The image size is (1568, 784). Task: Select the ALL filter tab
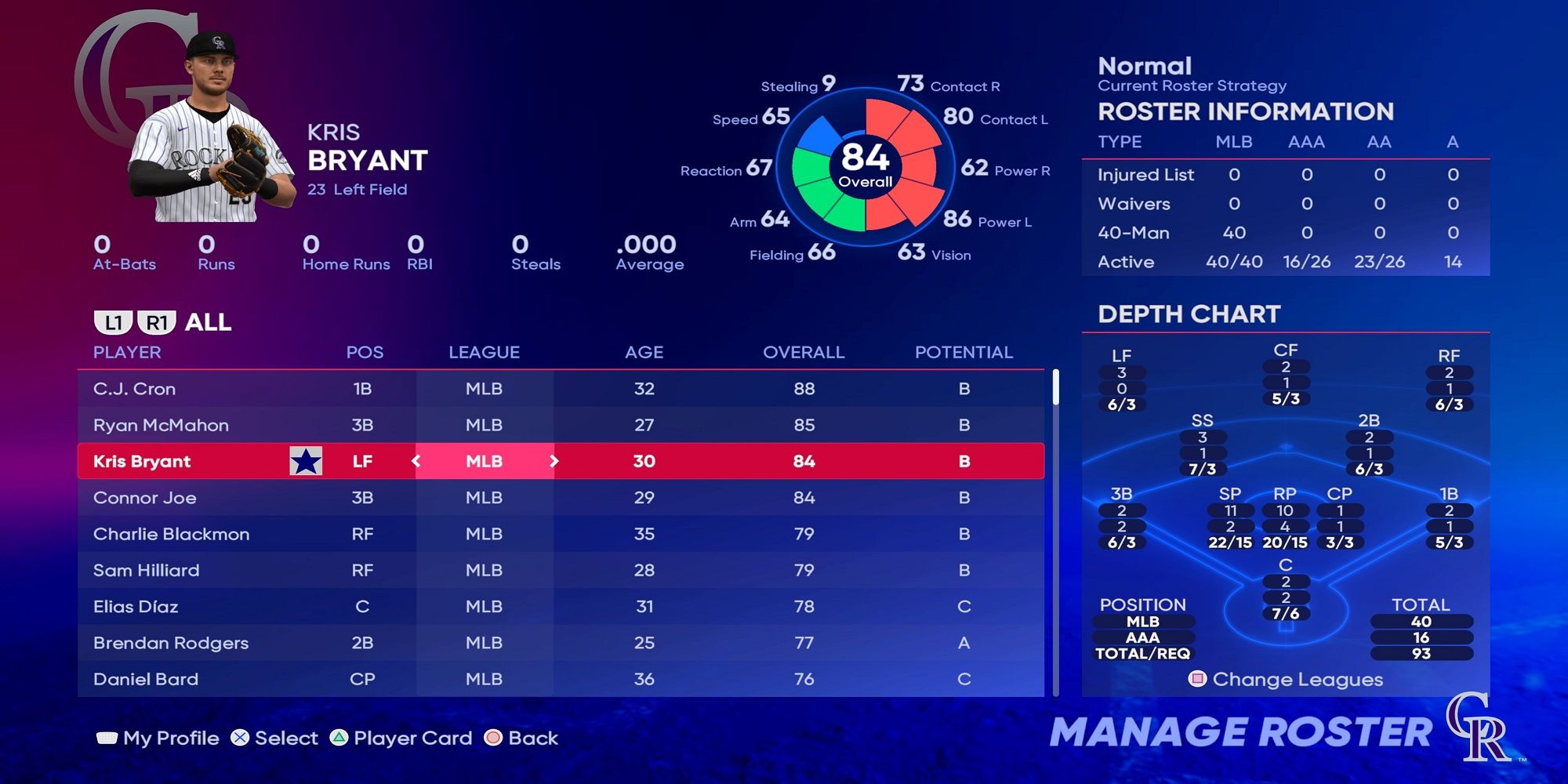coord(205,322)
